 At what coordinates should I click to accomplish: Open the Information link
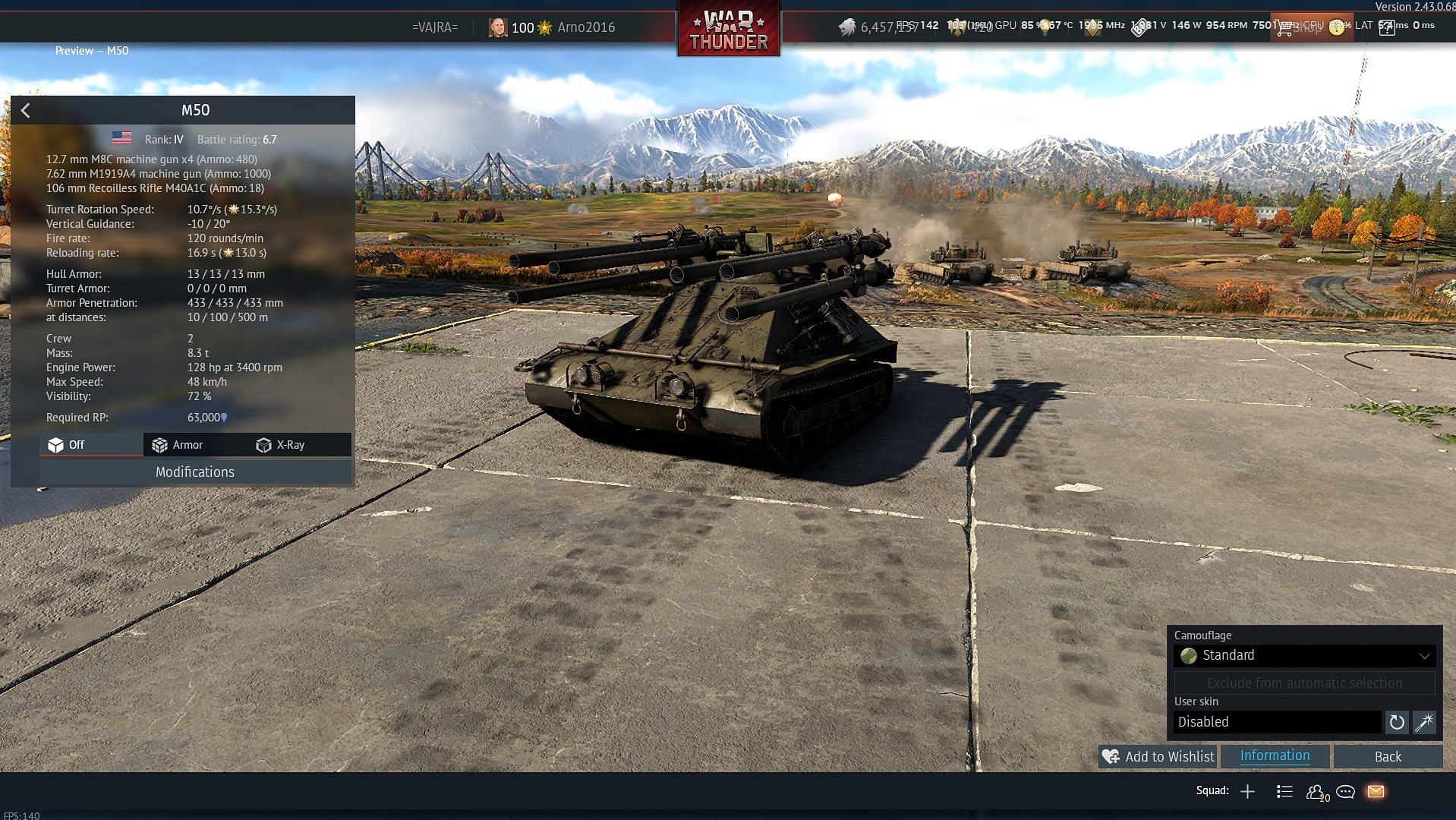(1275, 756)
